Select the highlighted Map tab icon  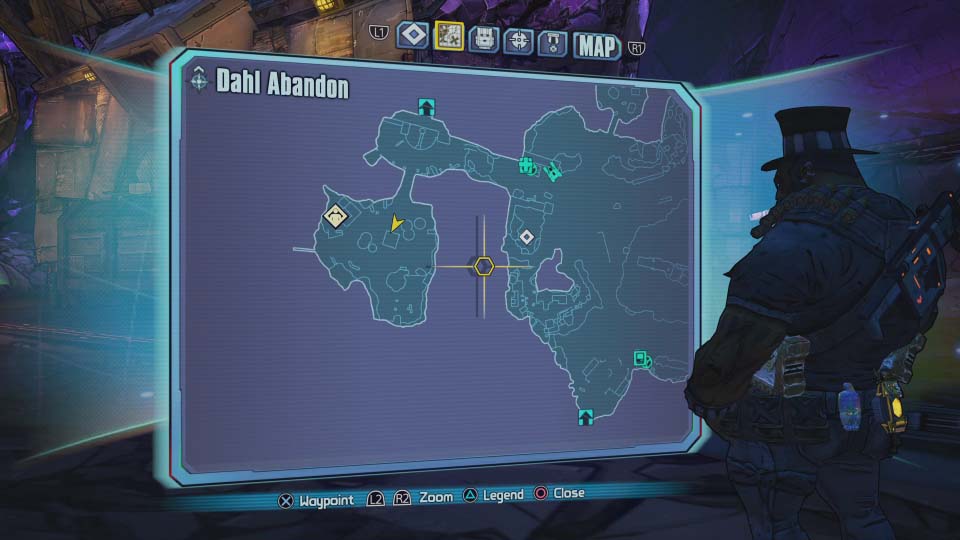449,36
